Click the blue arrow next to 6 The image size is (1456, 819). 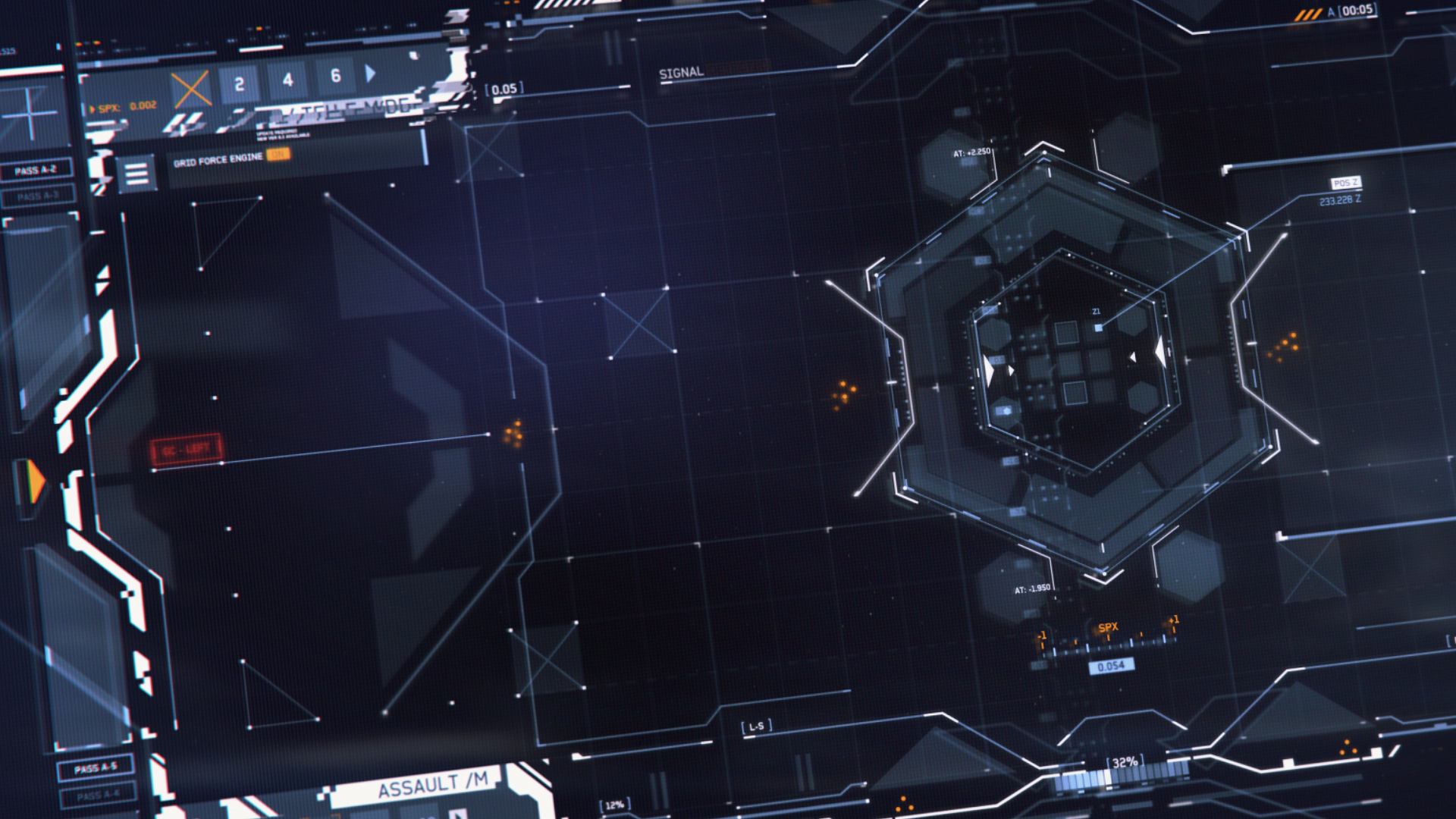[x=370, y=74]
